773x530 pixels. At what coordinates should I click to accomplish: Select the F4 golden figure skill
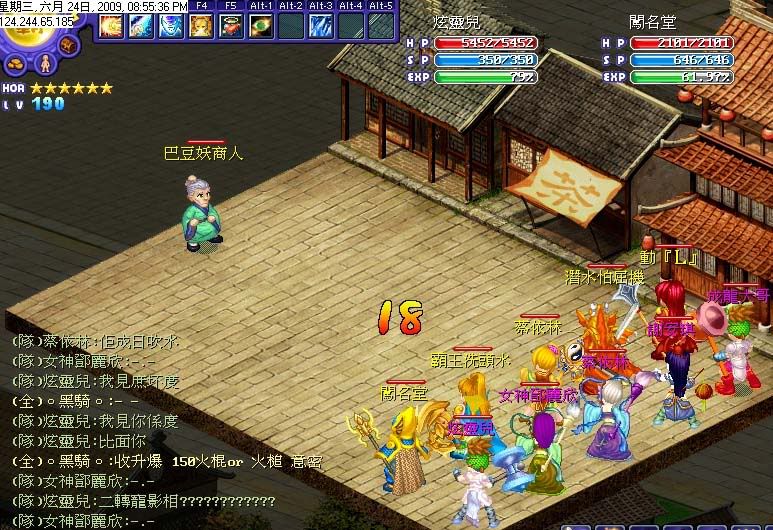tap(201, 26)
